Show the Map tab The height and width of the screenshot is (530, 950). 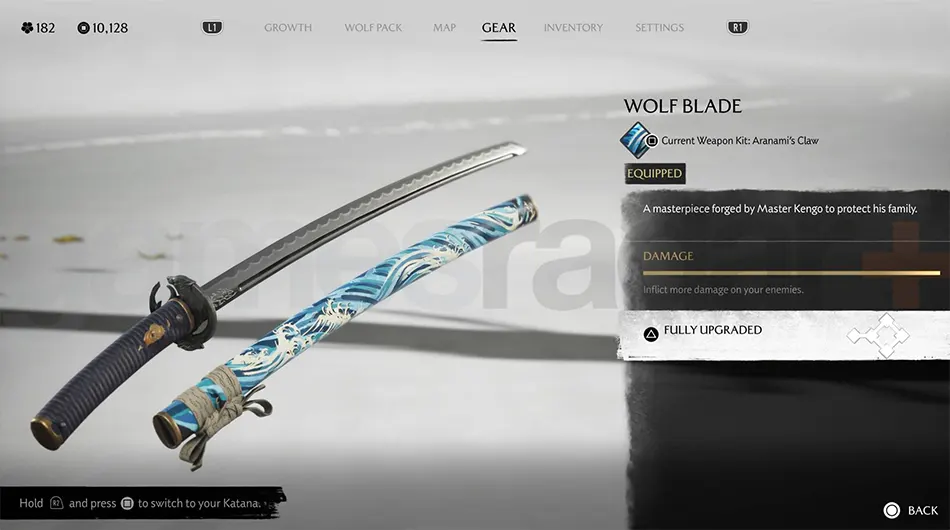[x=444, y=28]
